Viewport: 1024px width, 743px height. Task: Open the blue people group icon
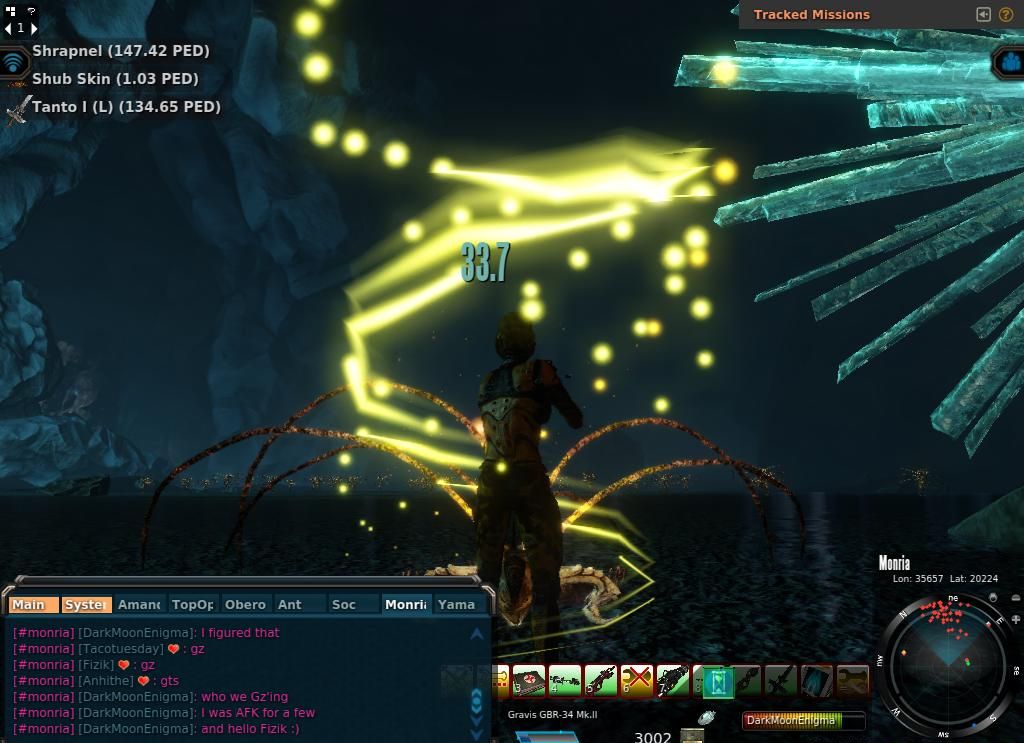(x=1009, y=63)
